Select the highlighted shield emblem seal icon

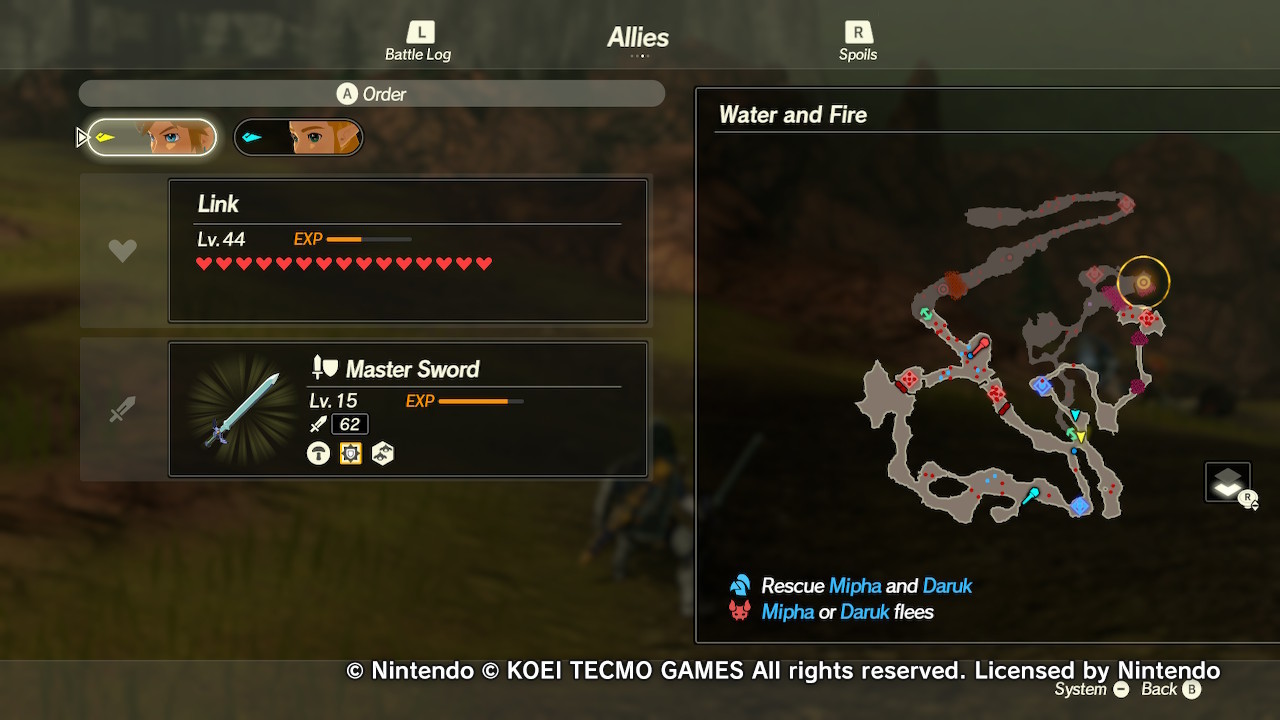pos(350,453)
